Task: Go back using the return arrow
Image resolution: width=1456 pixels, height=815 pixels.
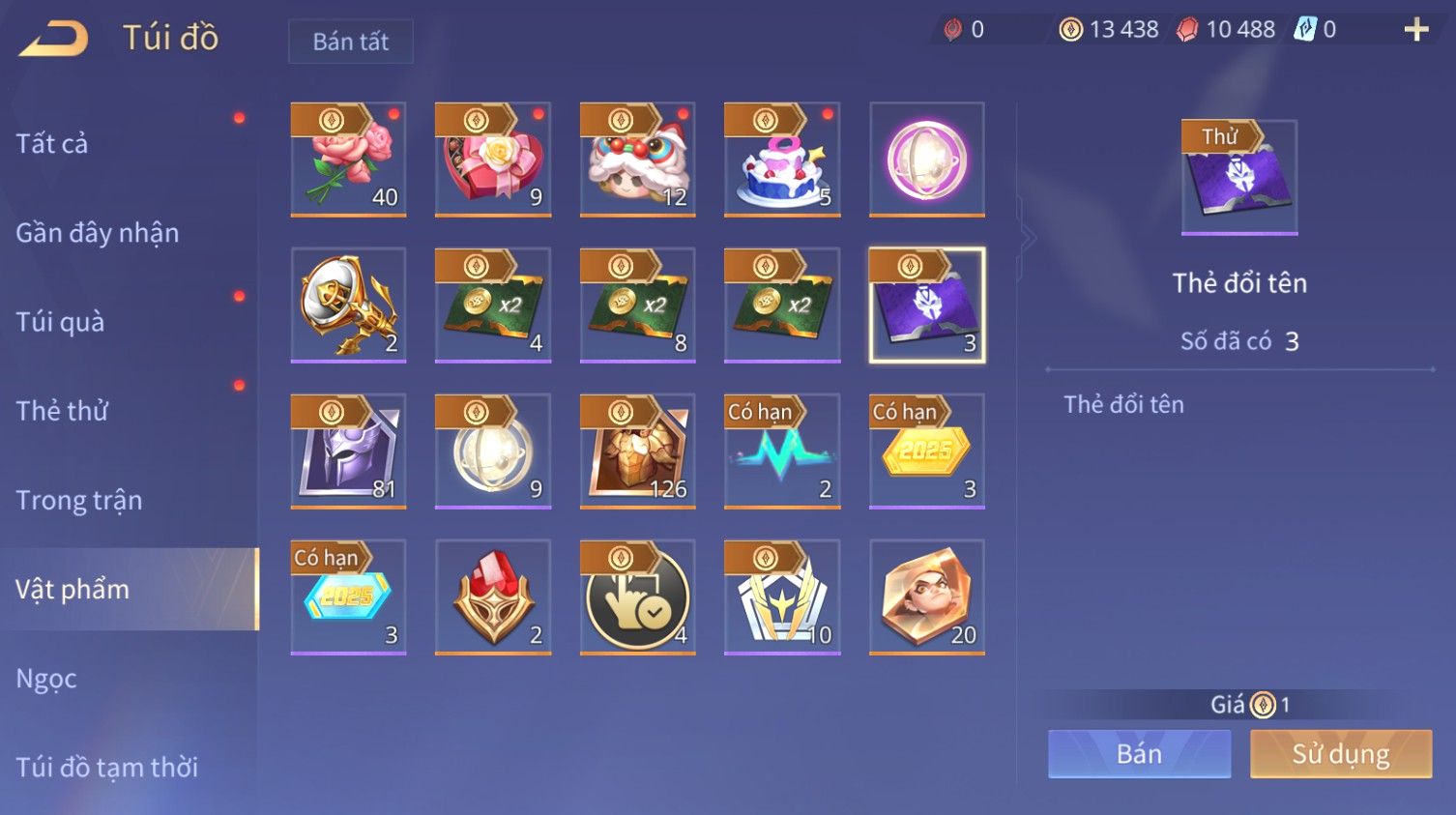Action: pyautogui.click(x=54, y=39)
